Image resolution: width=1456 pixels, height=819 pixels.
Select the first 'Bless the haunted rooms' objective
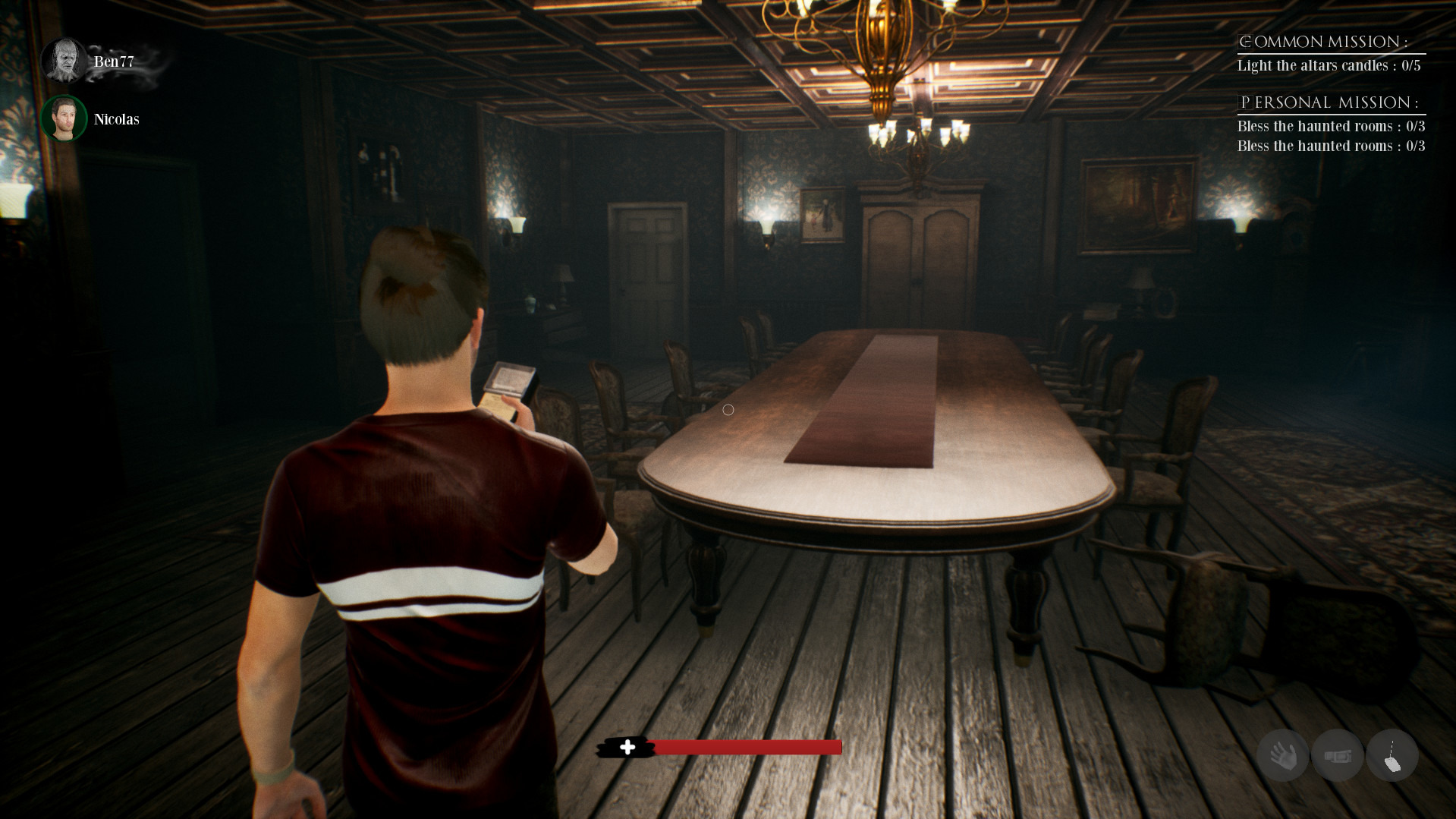(x=1332, y=126)
